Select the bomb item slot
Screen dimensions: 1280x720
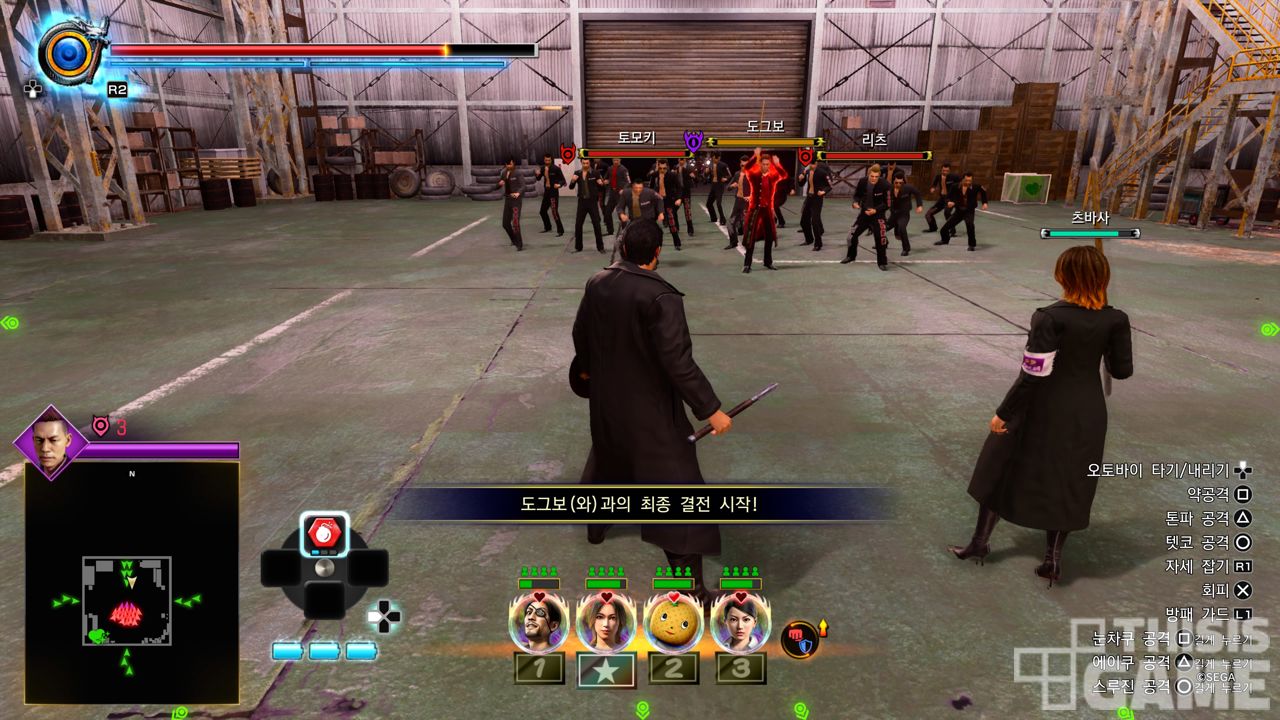pyautogui.click(x=324, y=533)
